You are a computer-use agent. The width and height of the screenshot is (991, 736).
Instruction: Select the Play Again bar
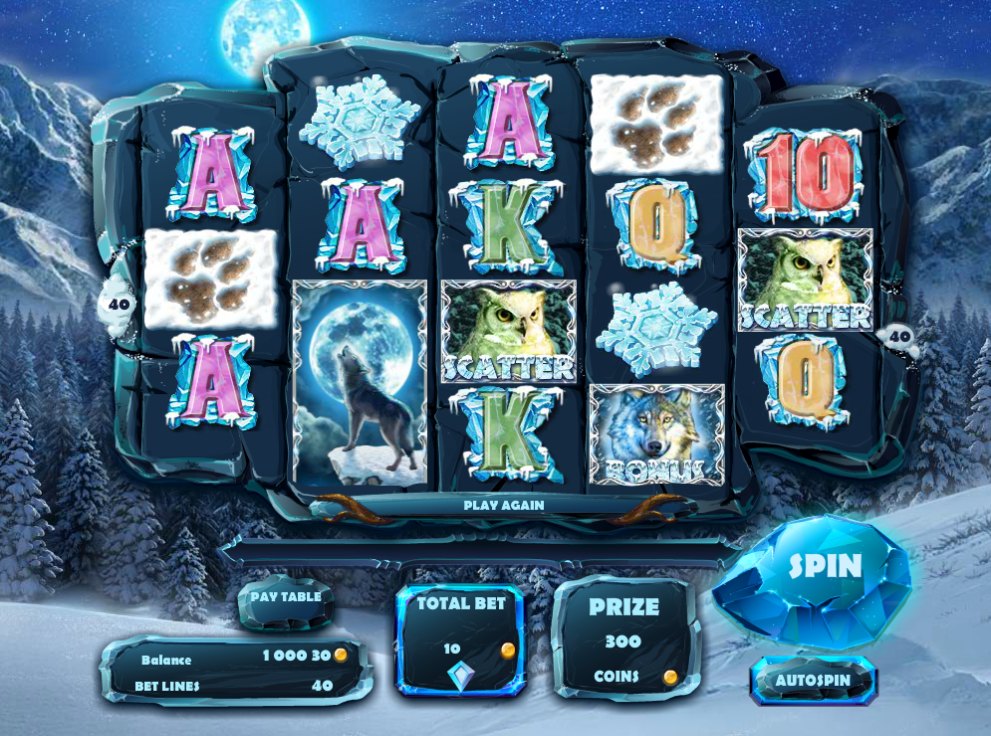tap(504, 505)
